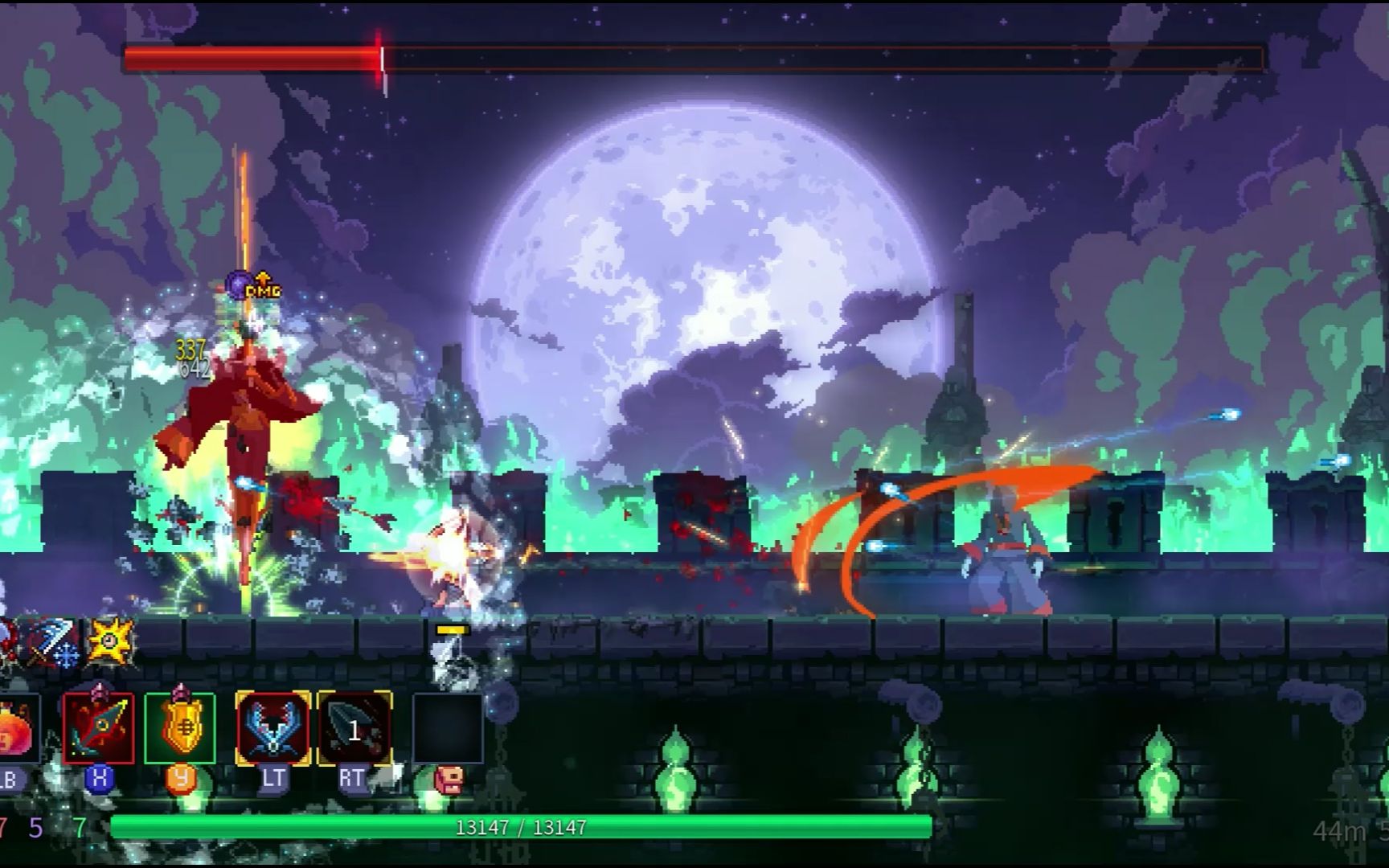This screenshot has width=1389, height=868.
Task: Inspect the bow and snowflake mutation icon
Action: coord(55,642)
